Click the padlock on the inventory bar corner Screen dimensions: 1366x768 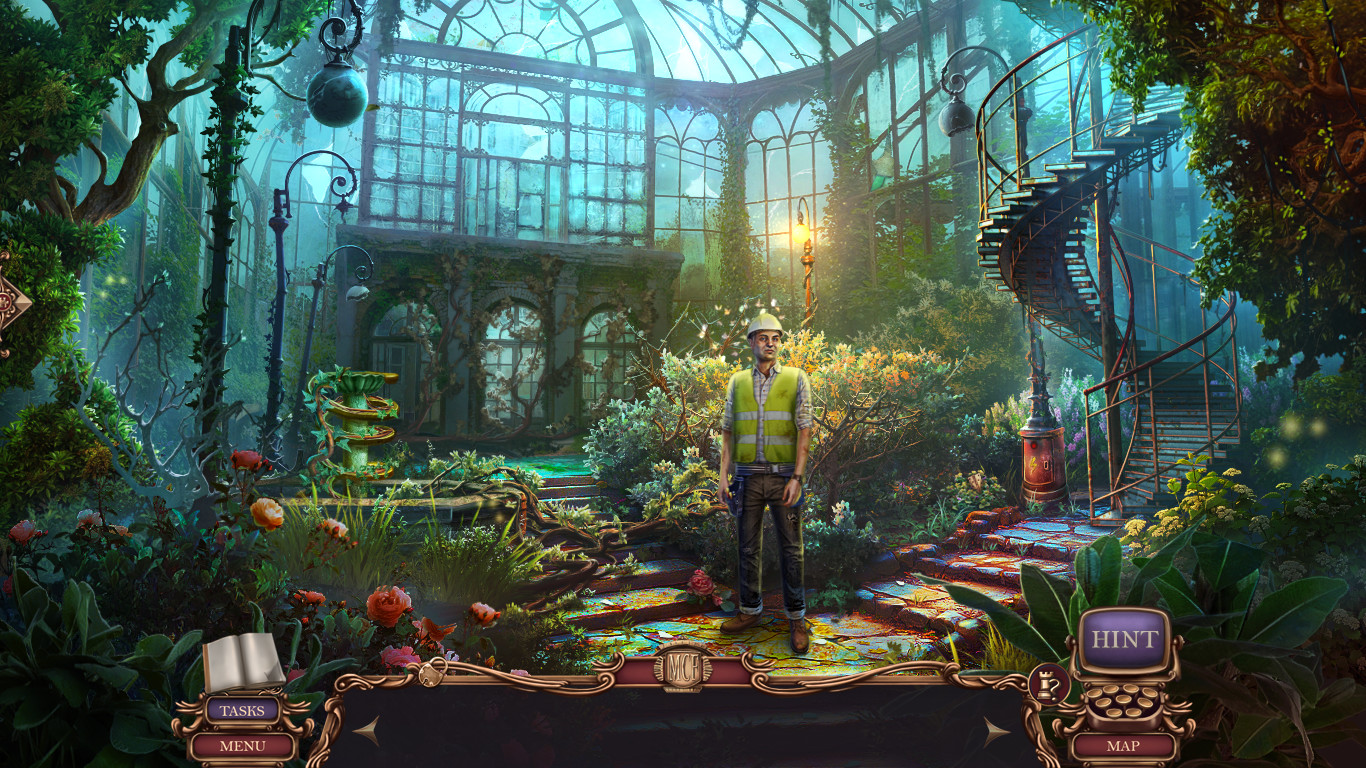click(429, 672)
